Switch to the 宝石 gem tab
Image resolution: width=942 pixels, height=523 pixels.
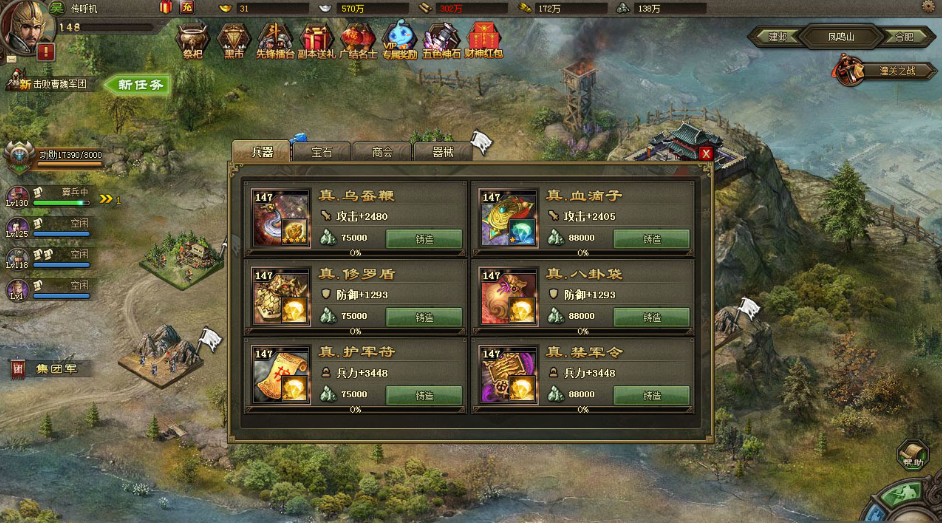pyautogui.click(x=321, y=152)
